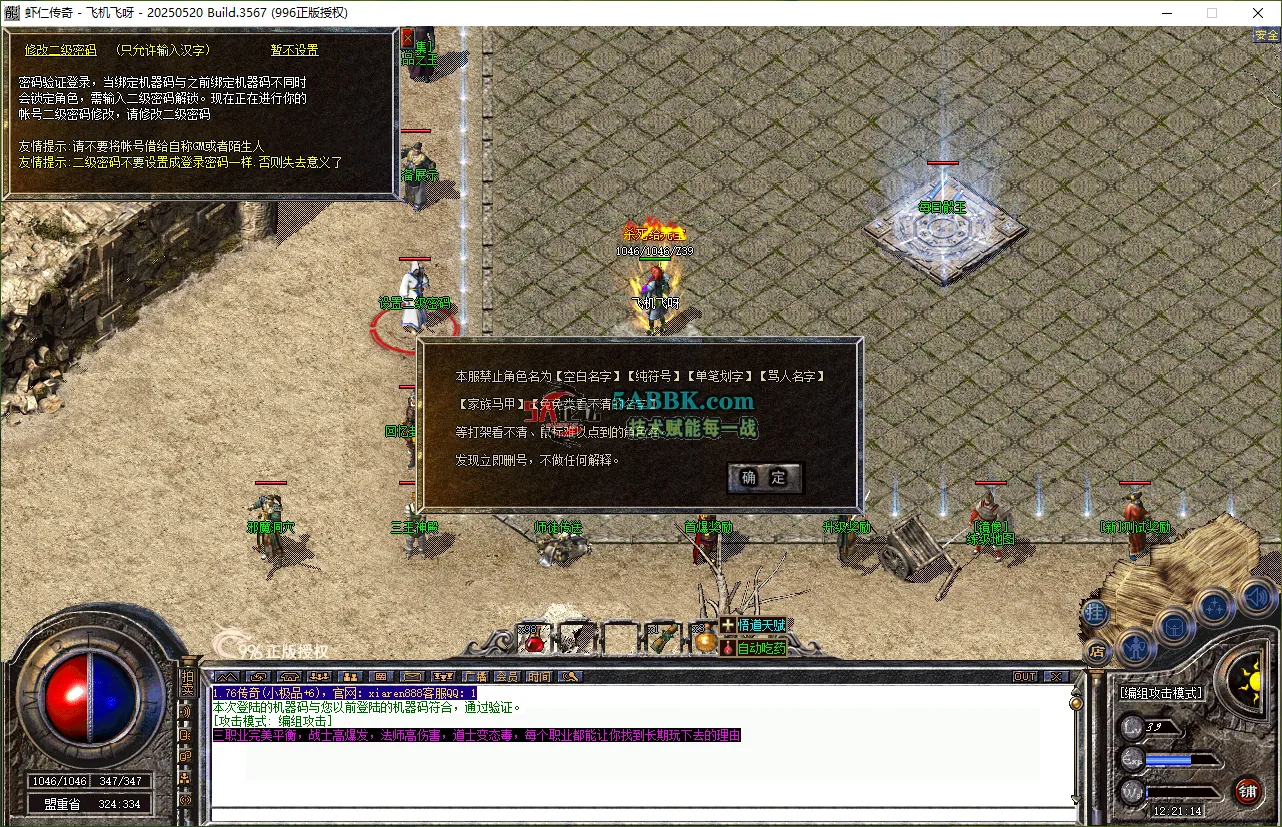The image size is (1282, 827).
Task: Click the speaker sound icon
Action: (x=1256, y=596)
